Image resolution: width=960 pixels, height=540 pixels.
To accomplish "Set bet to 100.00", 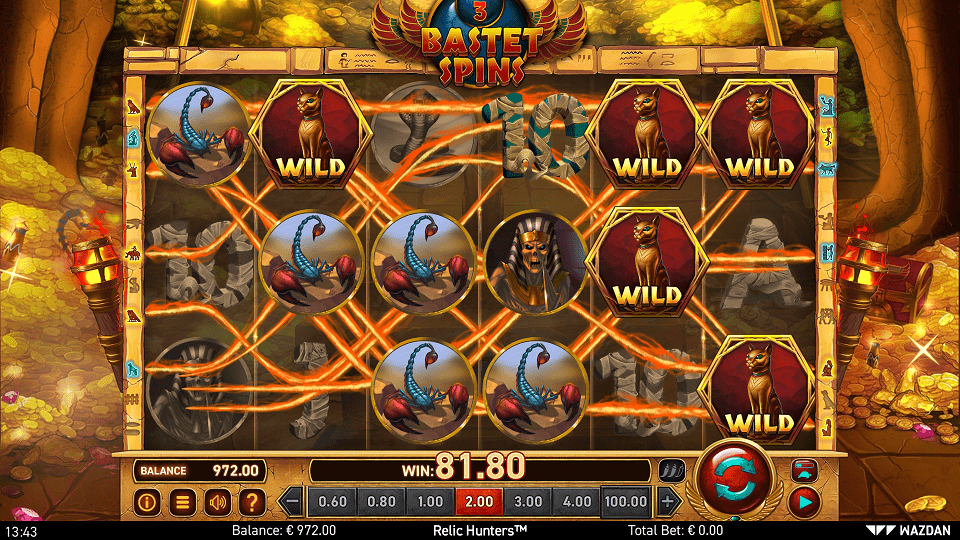I will click(628, 501).
